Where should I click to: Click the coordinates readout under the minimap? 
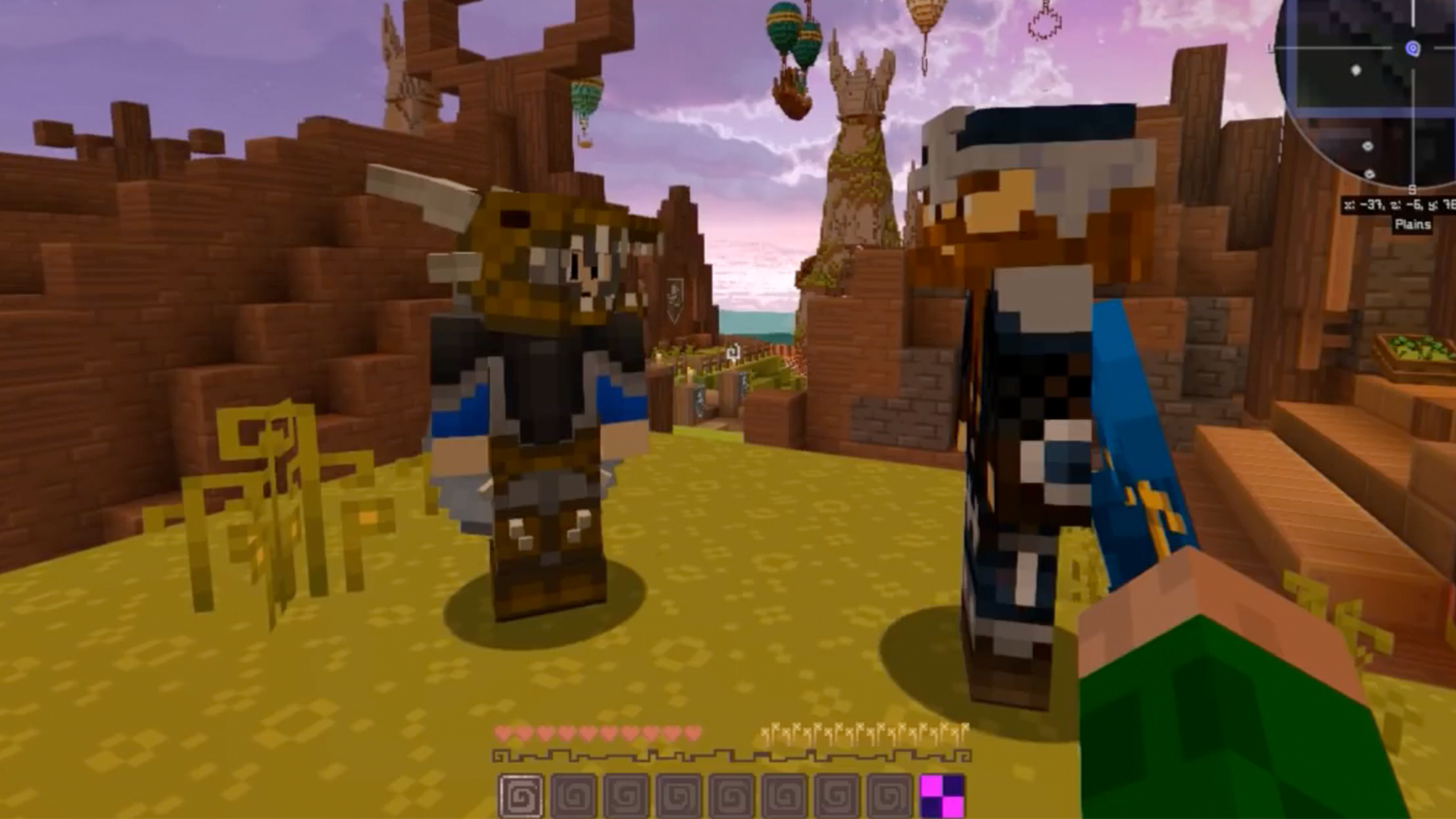tap(1398, 205)
